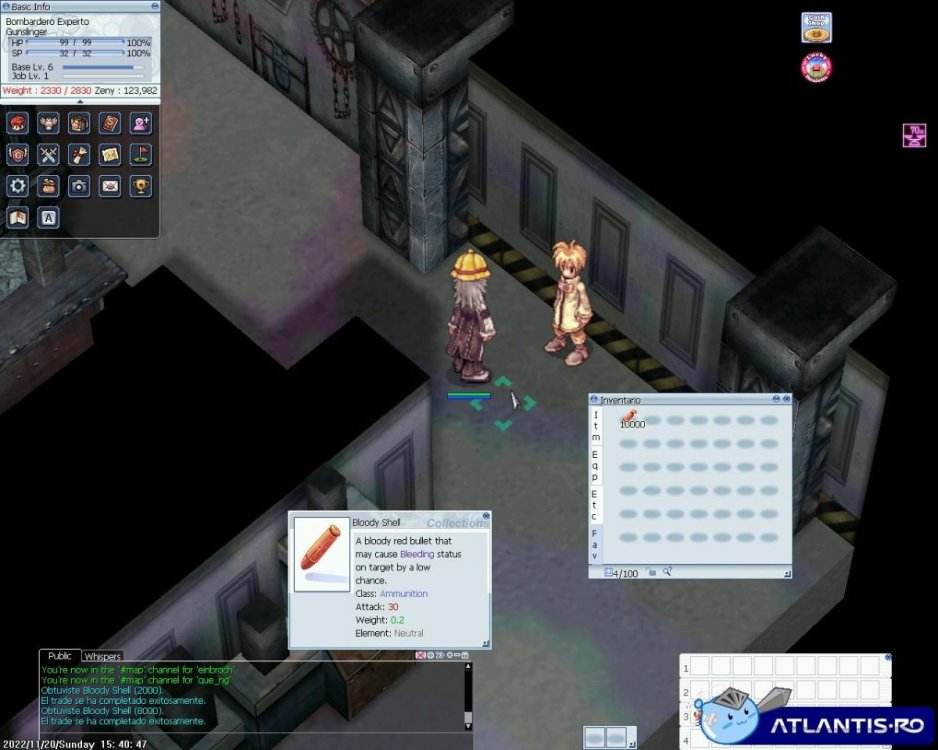Viewport: 938px width, 750px height.
Task: Open the Collections link for Bloody Shell
Action: 457,523
